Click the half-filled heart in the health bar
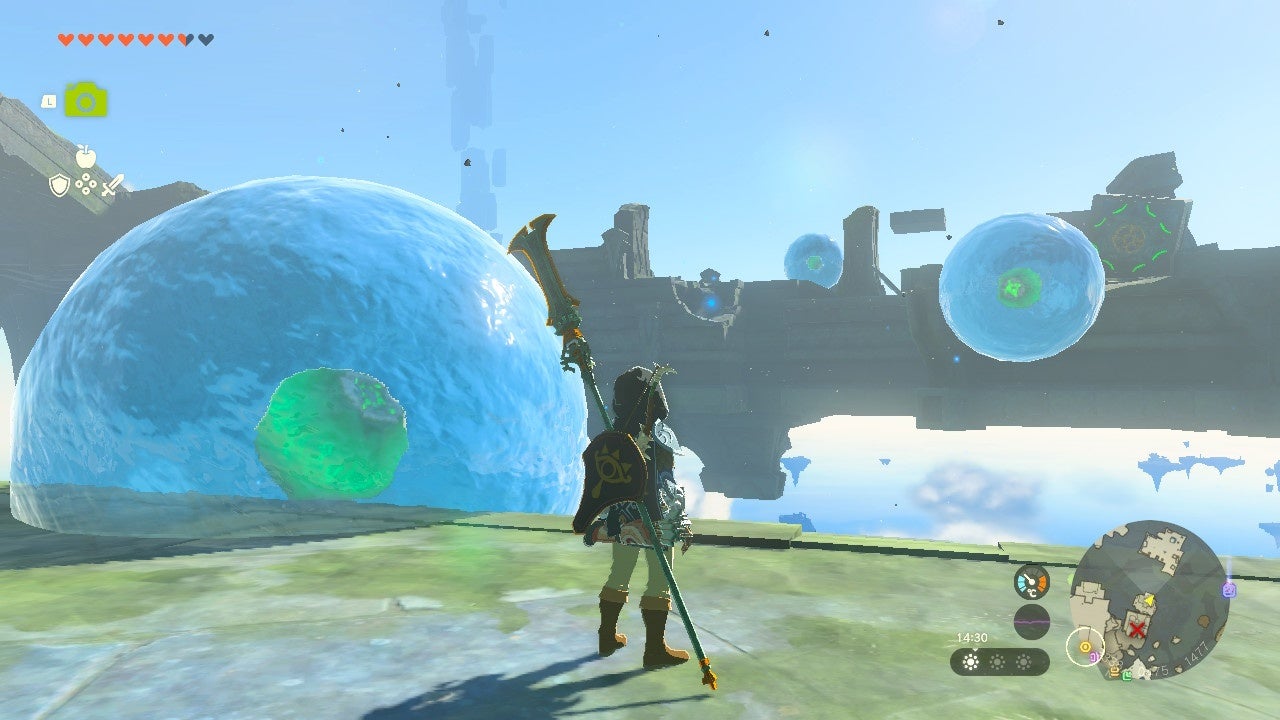This screenshot has height=720, width=1280. coord(184,39)
